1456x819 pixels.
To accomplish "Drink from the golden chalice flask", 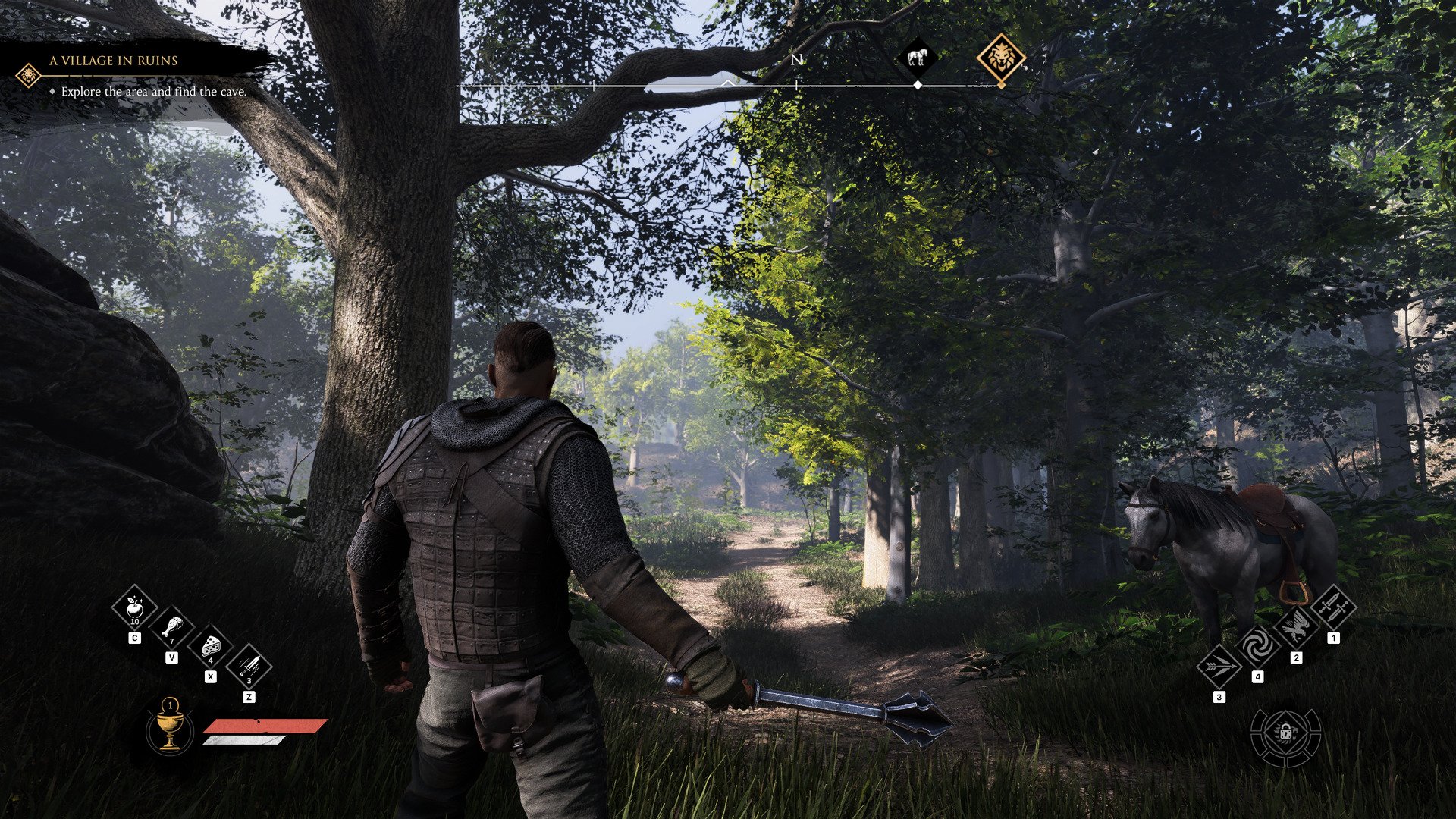I will 170,728.
